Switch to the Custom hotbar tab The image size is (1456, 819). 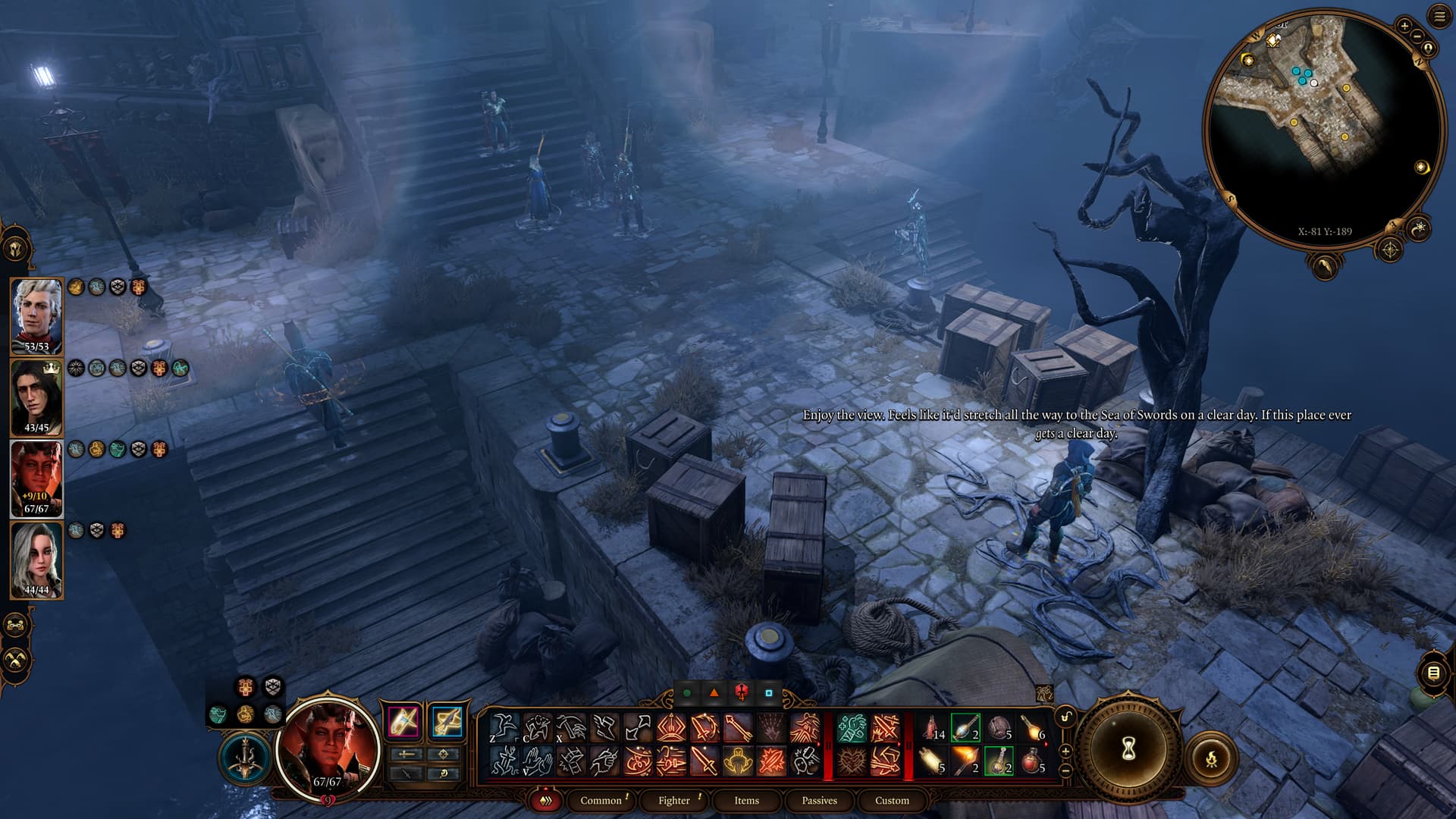pyautogui.click(x=892, y=800)
